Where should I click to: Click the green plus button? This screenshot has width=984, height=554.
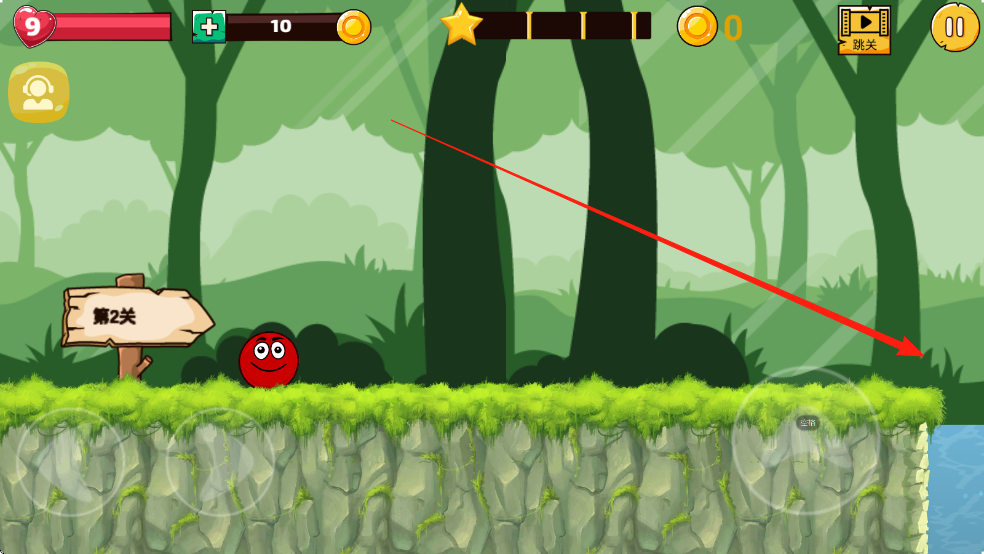pyautogui.click(x=208, y=27)
